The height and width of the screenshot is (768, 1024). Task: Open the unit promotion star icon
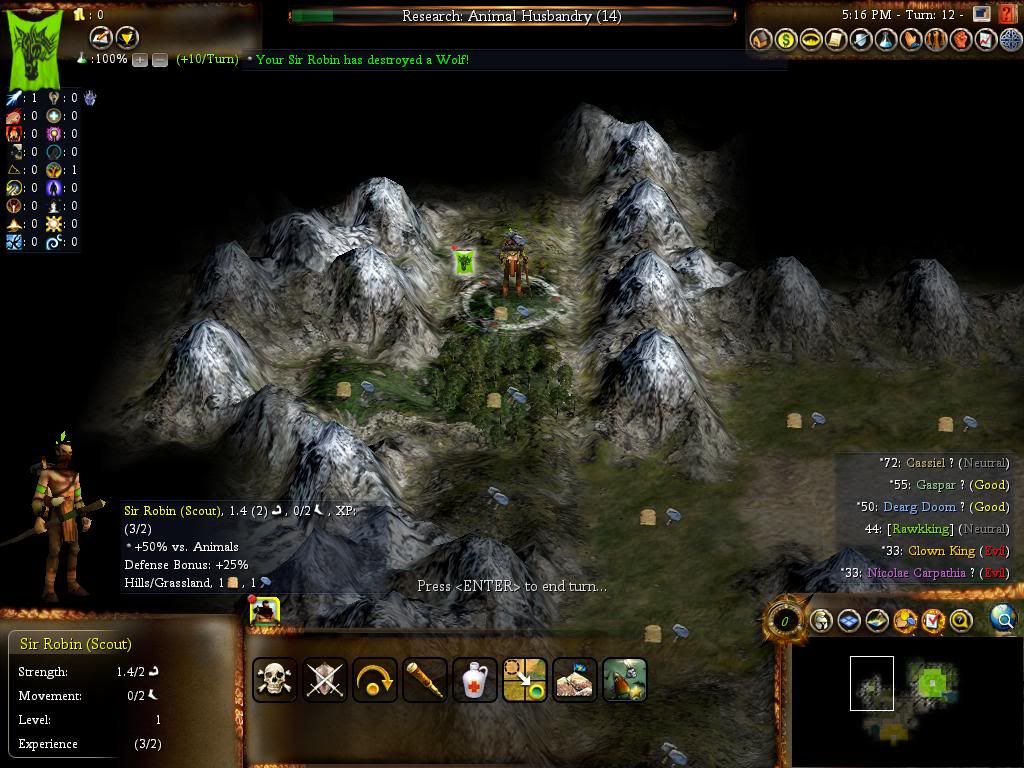(x=625, y=680)
